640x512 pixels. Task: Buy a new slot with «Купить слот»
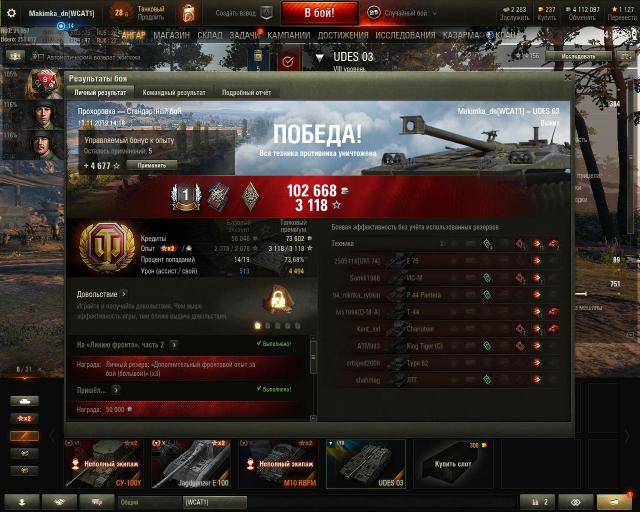click(452, 464)
